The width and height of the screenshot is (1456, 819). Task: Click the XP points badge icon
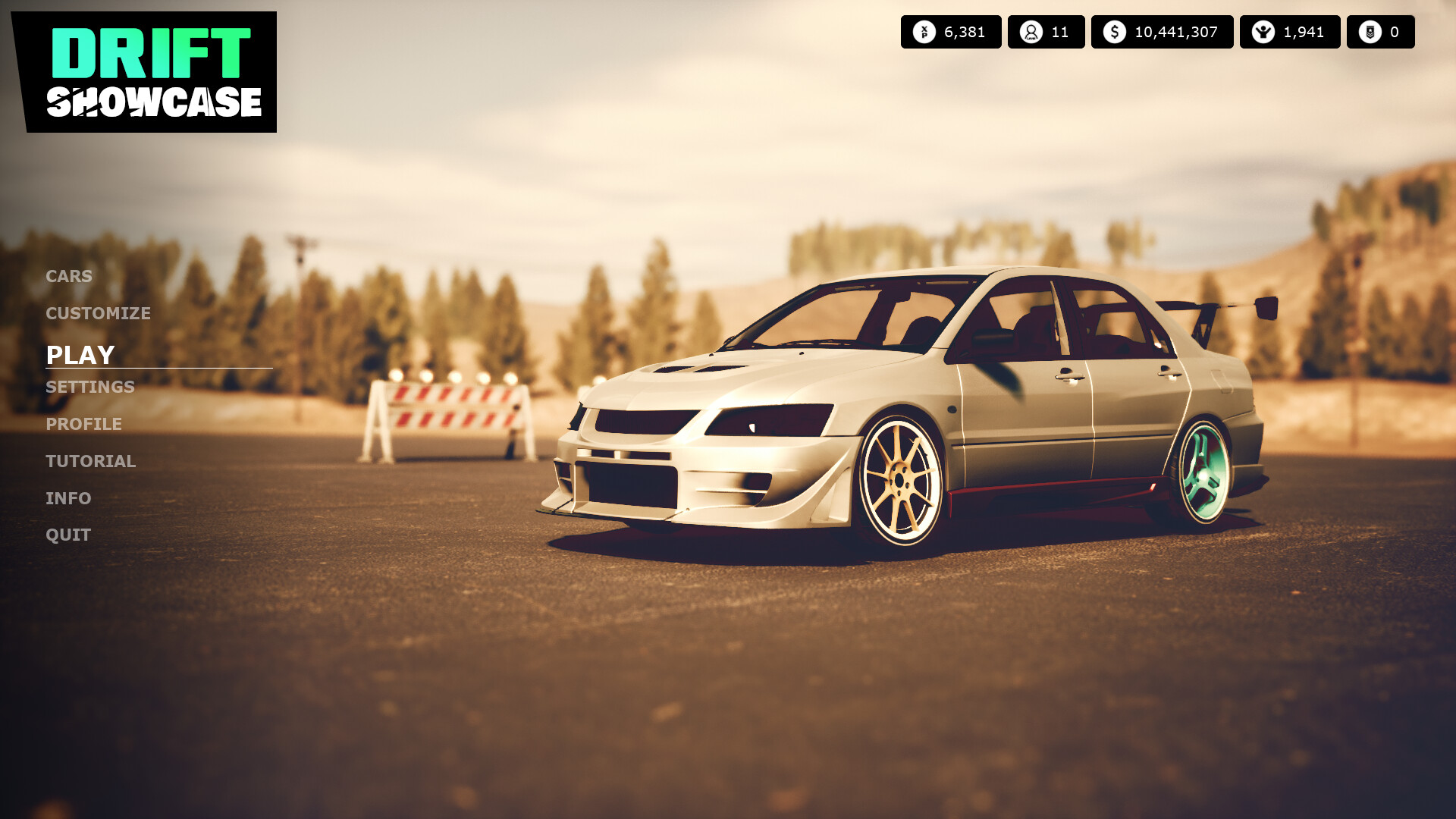tap(924, 32)
